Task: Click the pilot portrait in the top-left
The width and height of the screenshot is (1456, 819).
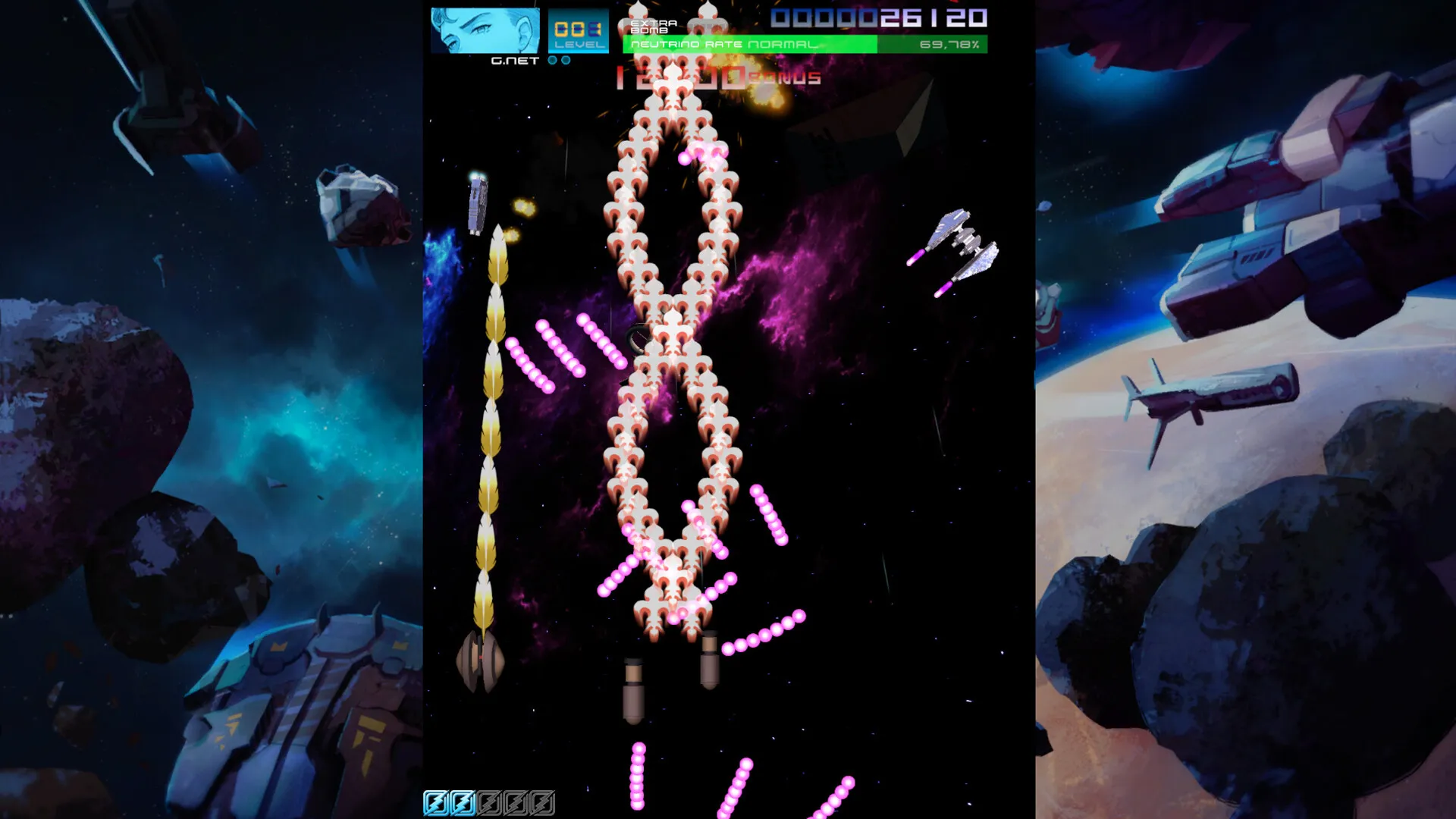Action: pos(485,32)
